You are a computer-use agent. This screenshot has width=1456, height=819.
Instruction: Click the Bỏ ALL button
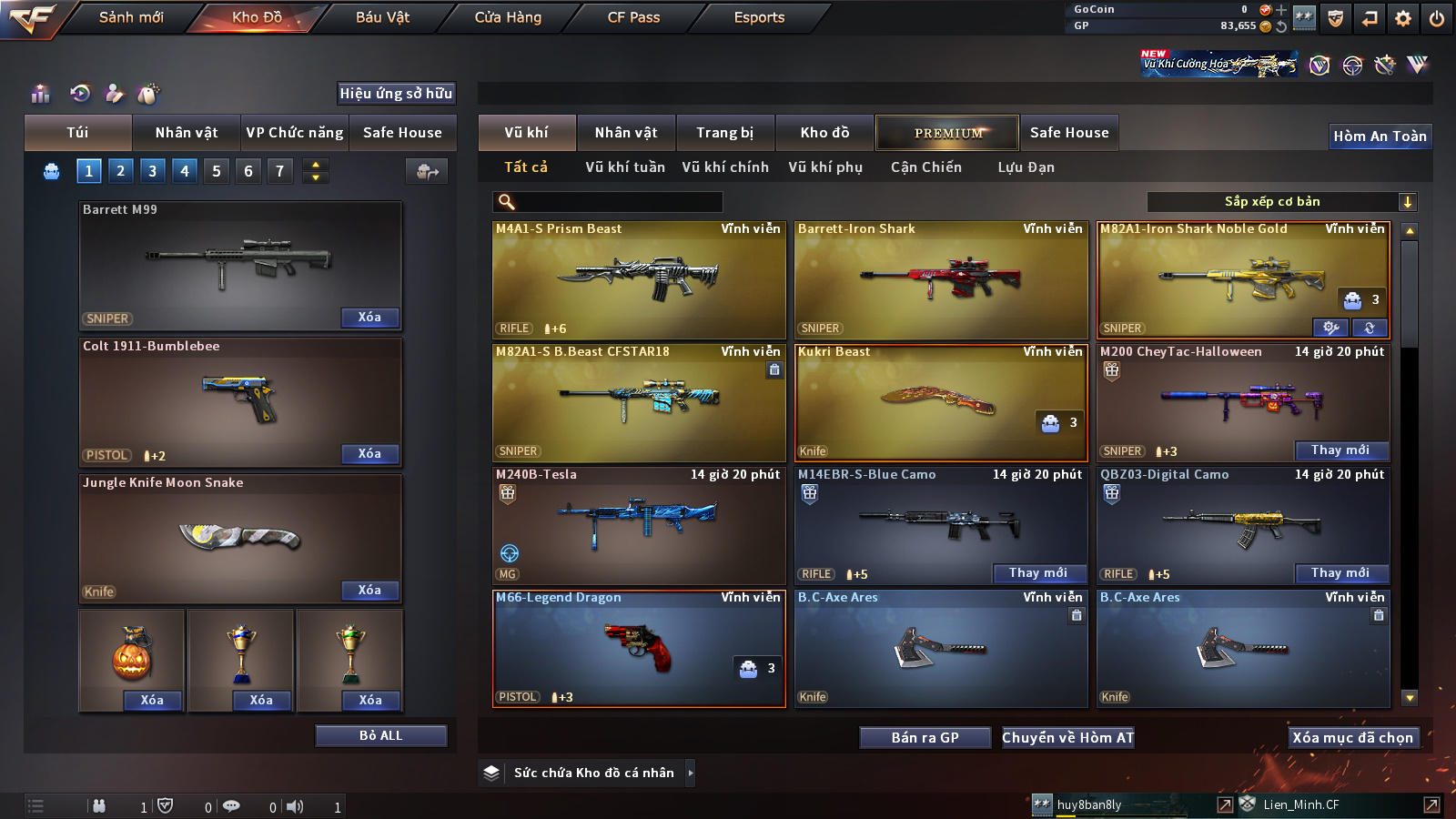click(380, 735)
